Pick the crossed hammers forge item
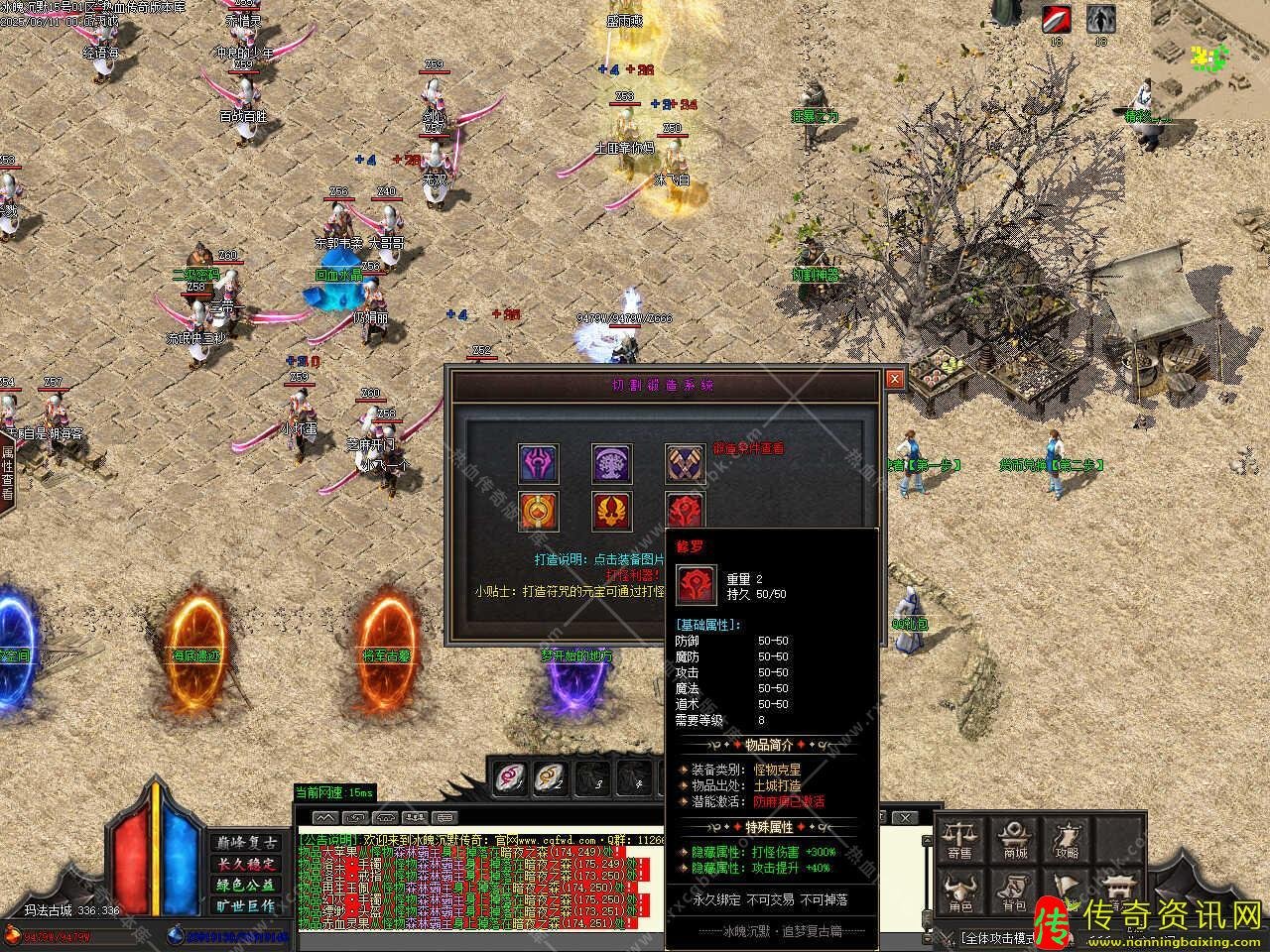Viewport: 1270px width, 952px height. click(685, 463)
